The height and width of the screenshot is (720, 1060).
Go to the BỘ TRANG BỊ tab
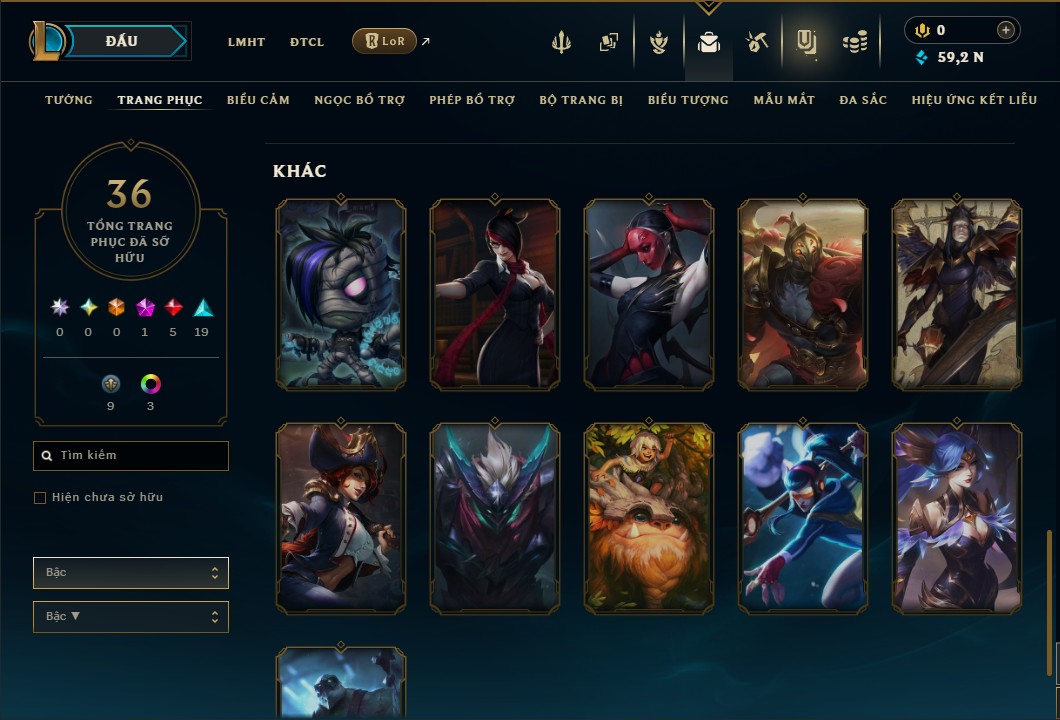[x=581, y=100]
